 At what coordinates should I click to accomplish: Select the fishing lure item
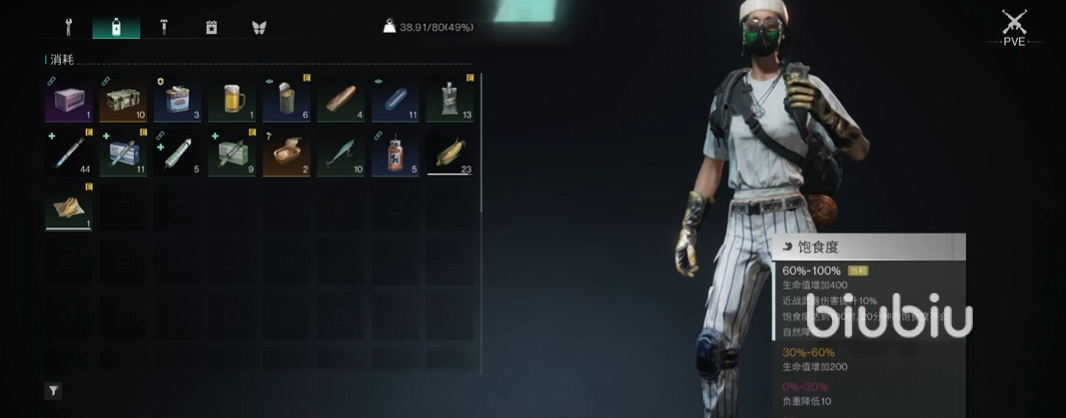pyautogui.click(x=341, y=153)
